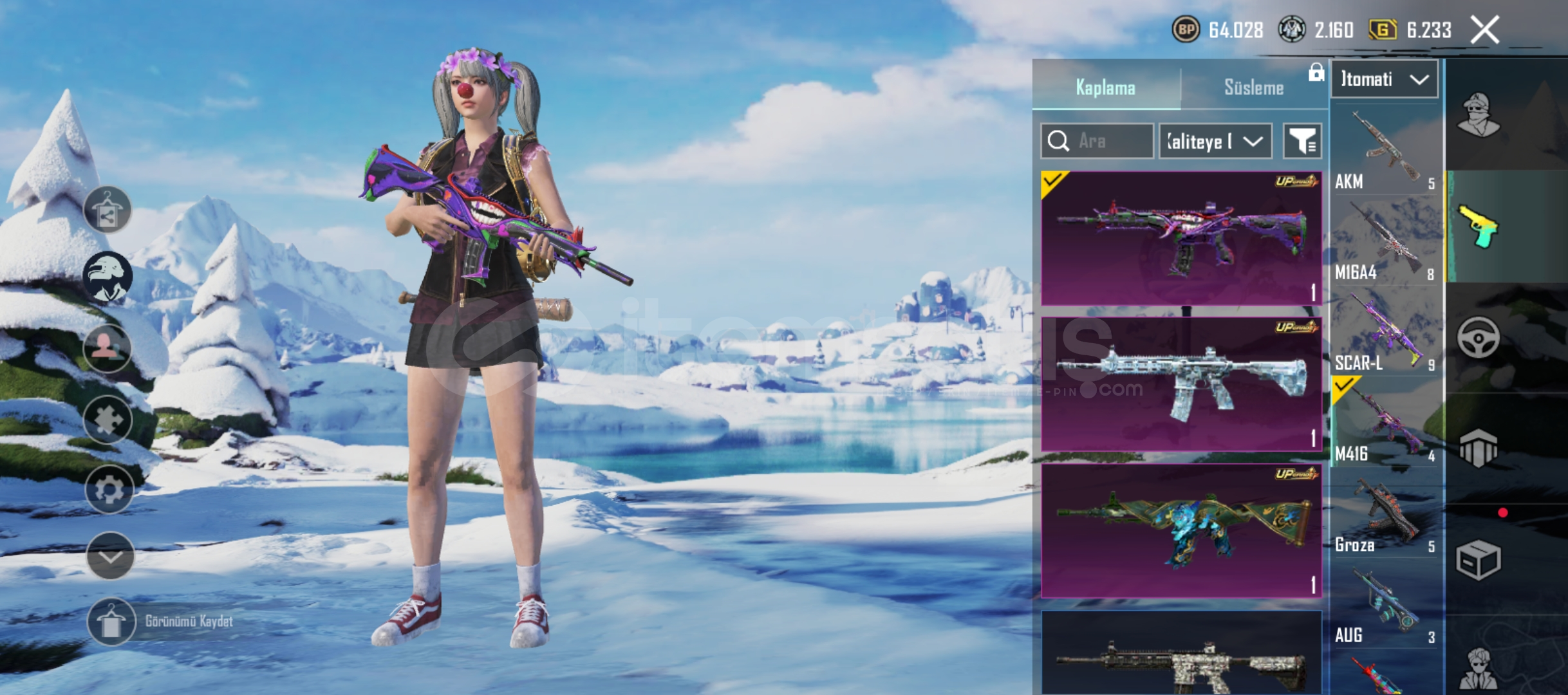The height and width of the screenshot is (695, 1568).
Task: Open the vehicle steering wheel category
Action: (1478, 337)
